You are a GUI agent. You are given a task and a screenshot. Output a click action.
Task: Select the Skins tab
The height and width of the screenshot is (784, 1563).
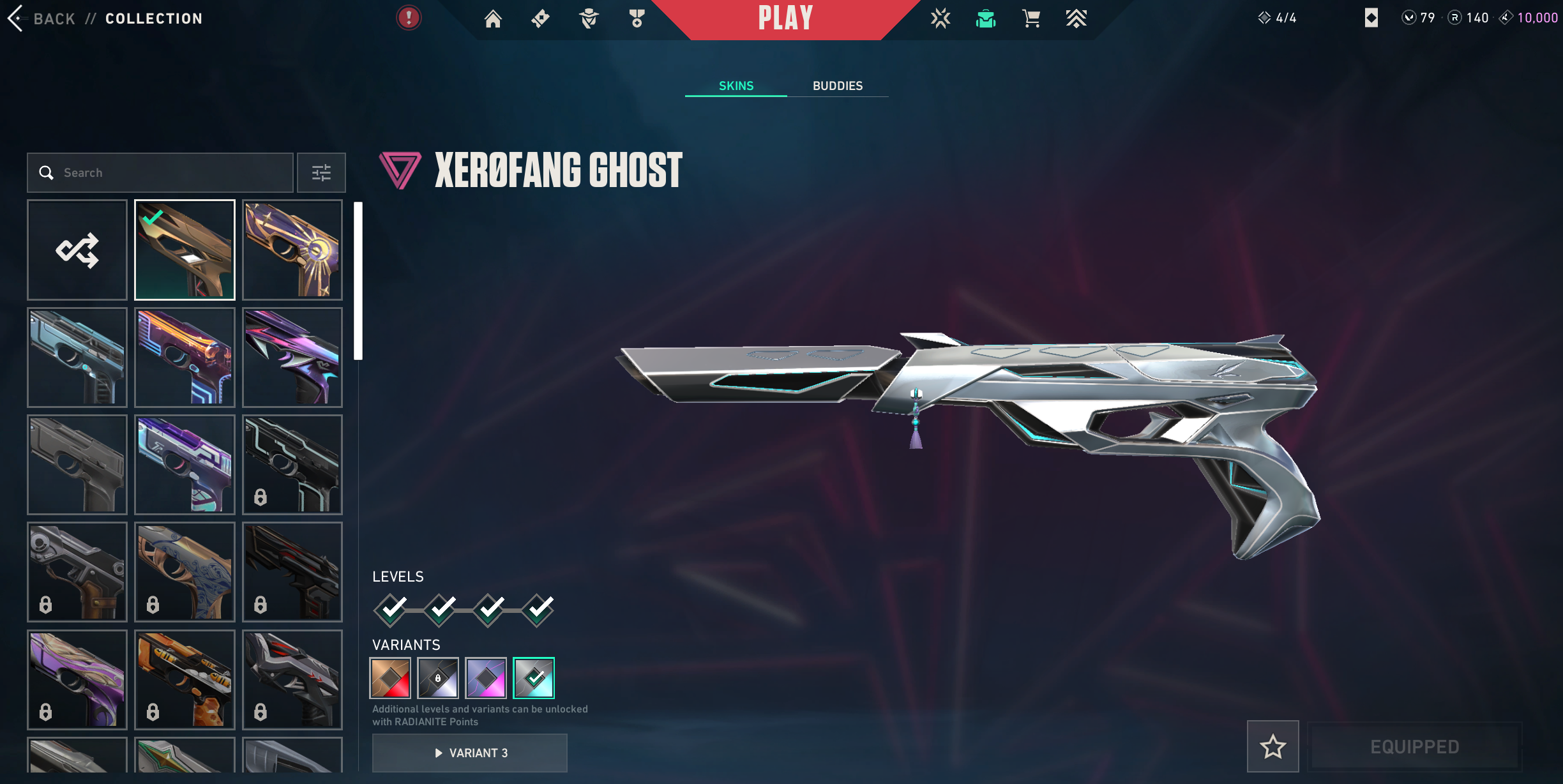[x=736, y=86]
